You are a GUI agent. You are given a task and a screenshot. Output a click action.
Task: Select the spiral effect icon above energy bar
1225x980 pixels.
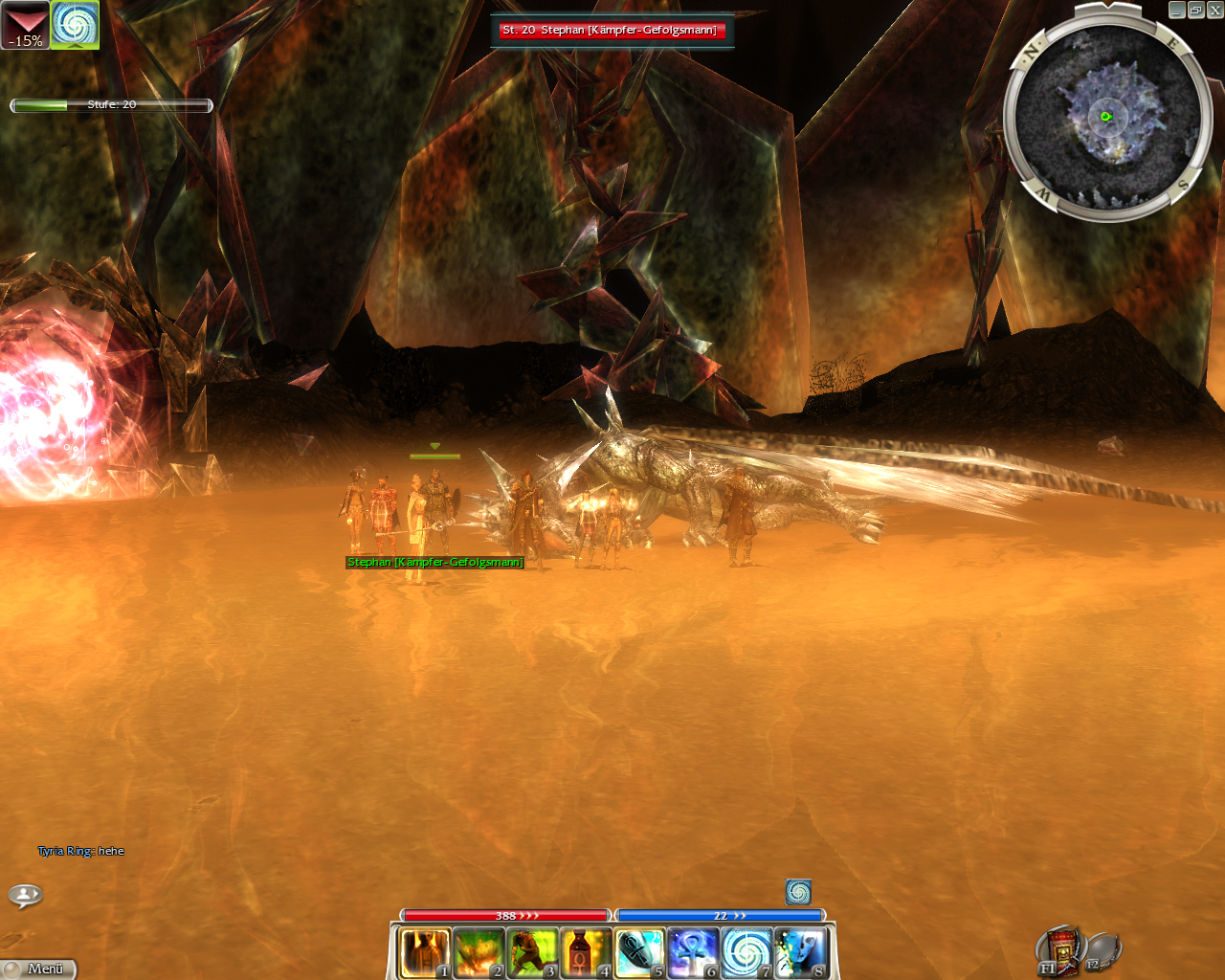[x=798, y=892]
